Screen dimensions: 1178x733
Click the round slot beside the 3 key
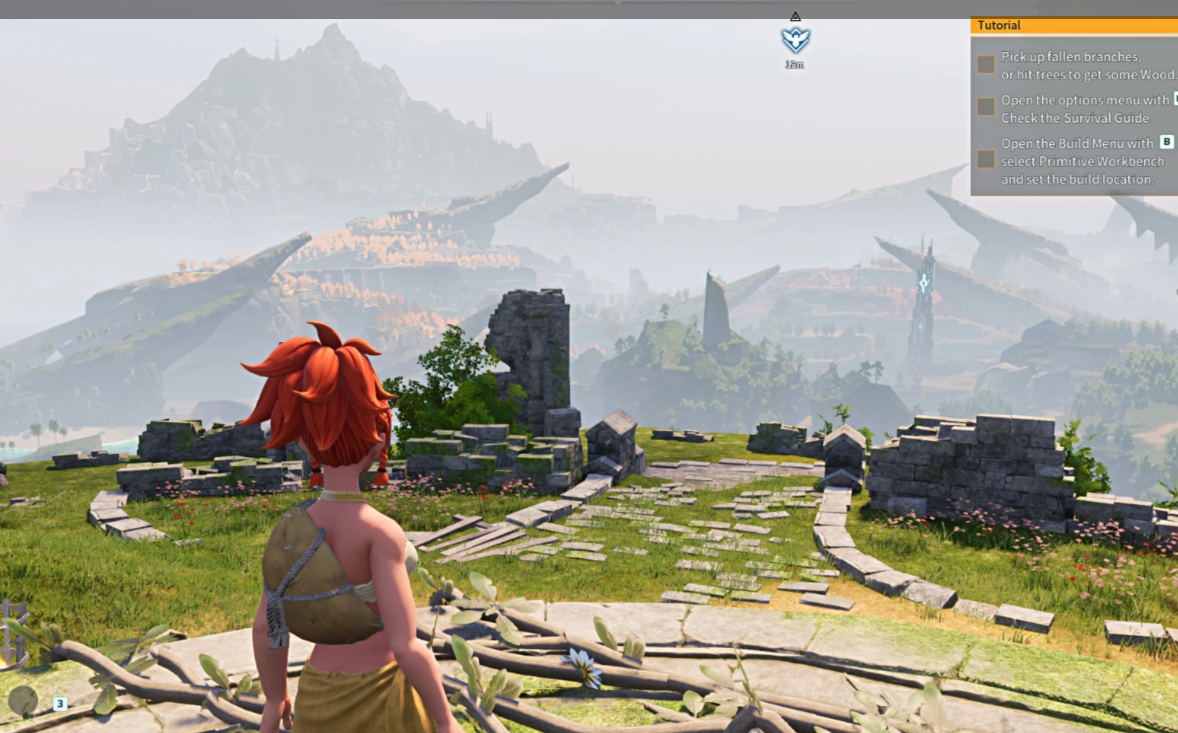click(x=23, y=702)
